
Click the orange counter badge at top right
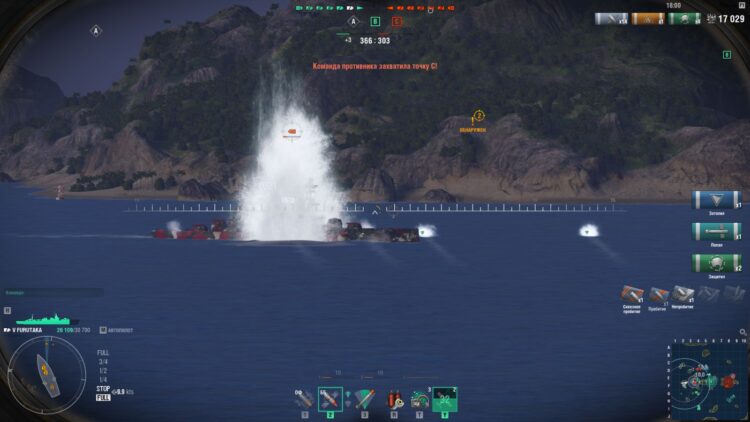point(648,18)
